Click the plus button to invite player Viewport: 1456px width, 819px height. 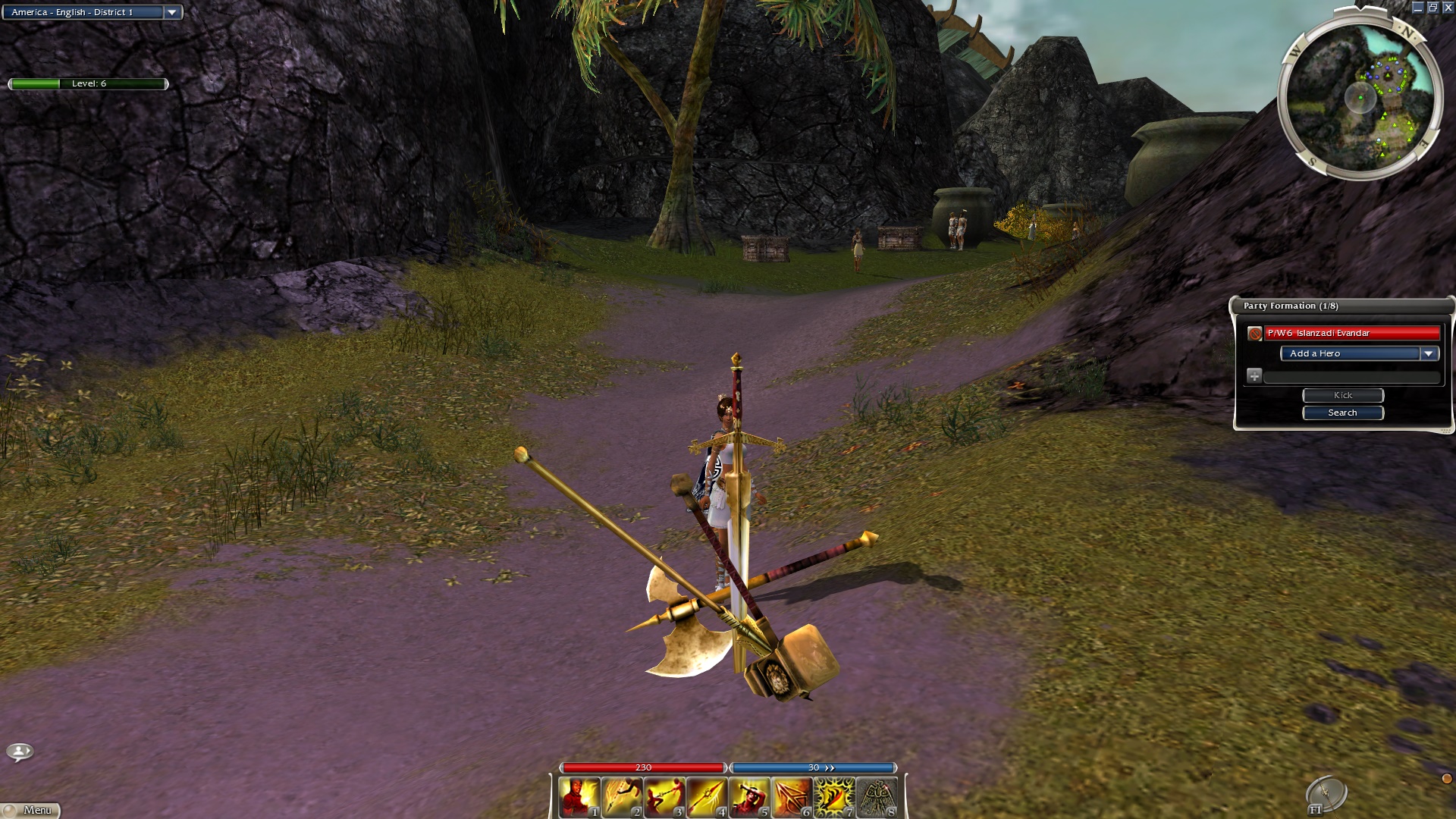1254,376
